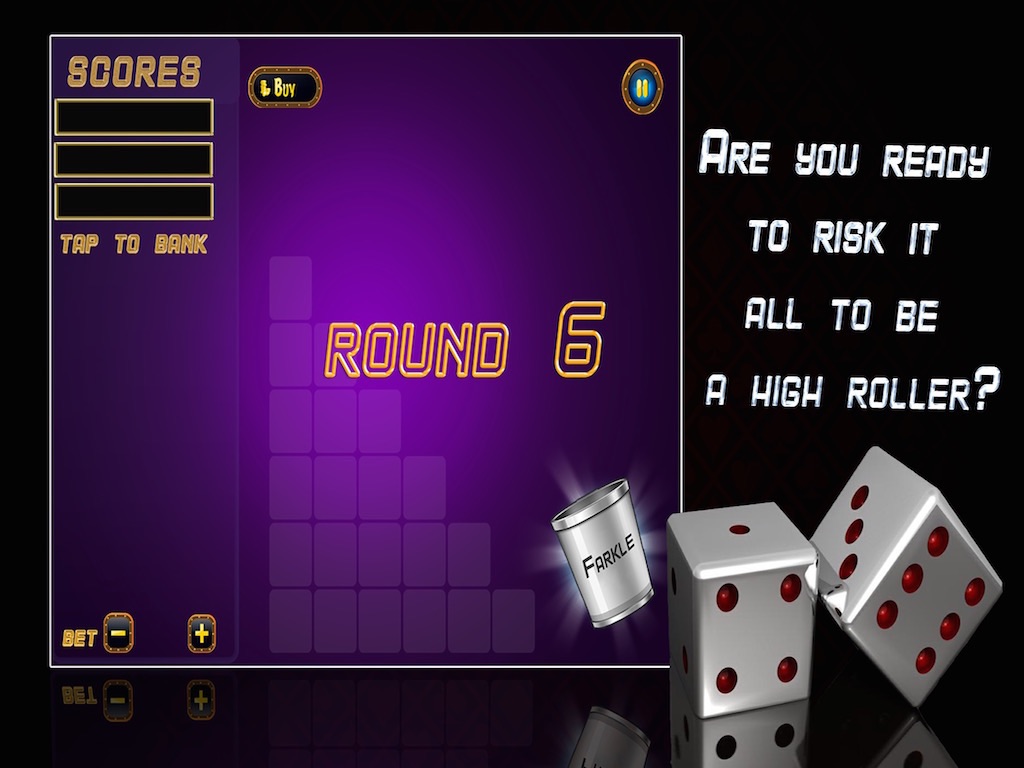
Task: Open the Buy coins shop
Action: pyautogui.click(x=285, y=88)
